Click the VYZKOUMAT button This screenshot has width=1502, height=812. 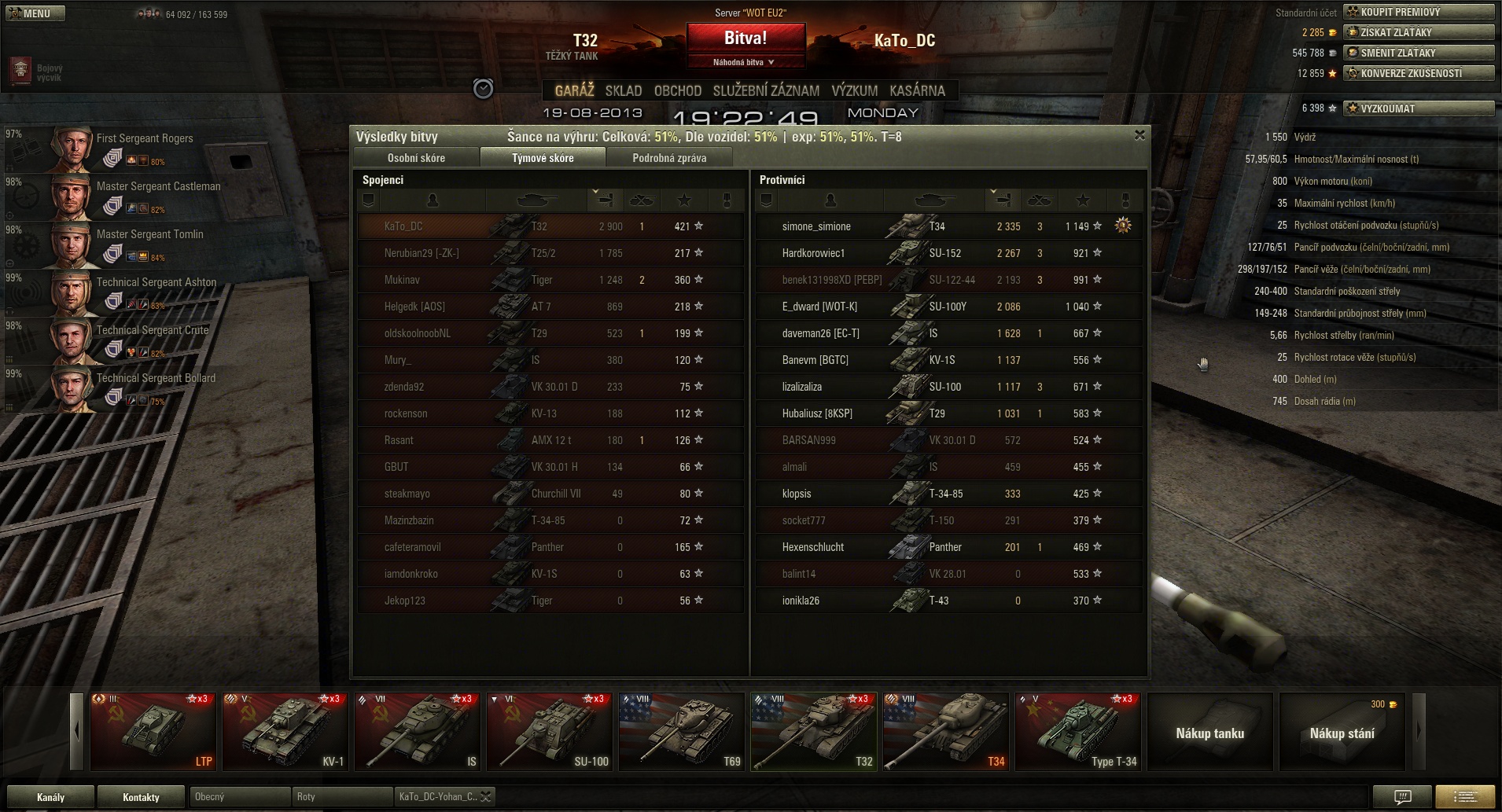click(1418, 108)
